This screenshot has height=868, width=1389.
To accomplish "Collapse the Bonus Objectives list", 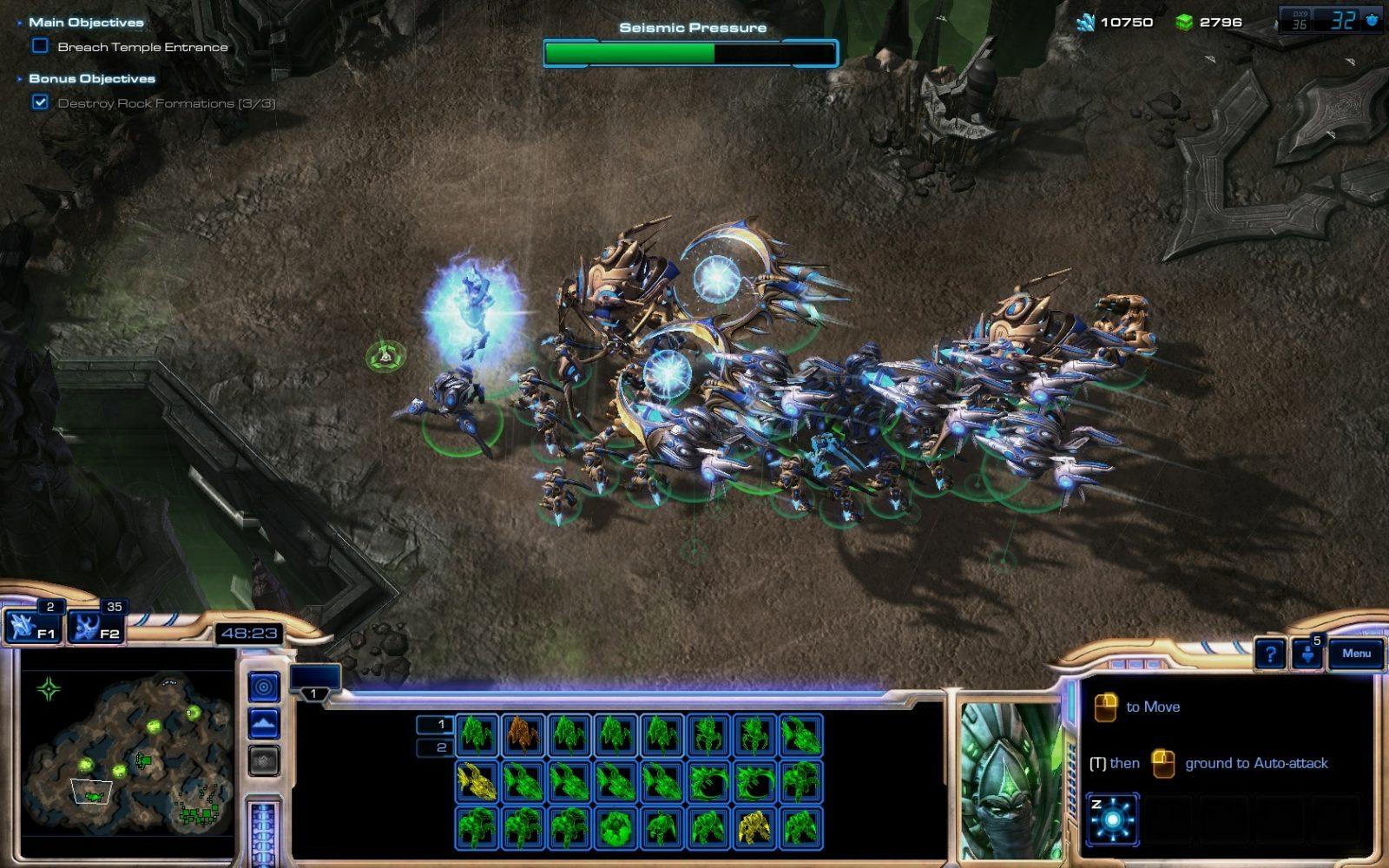I will coord(20,79).
